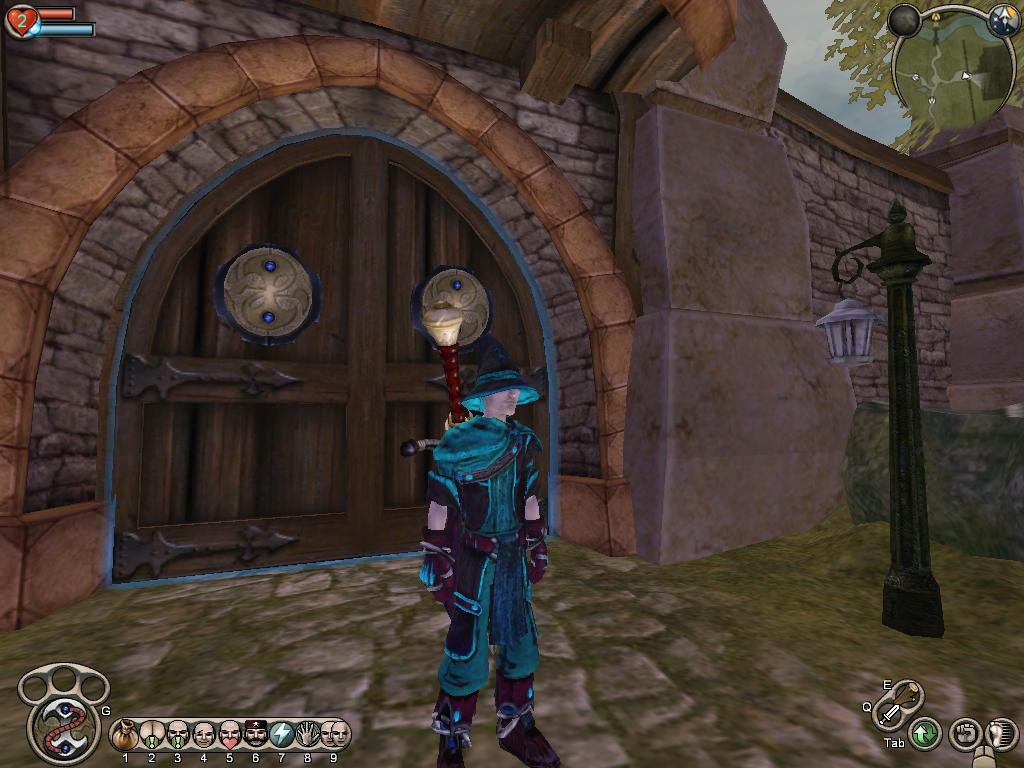Screen dimensions: 1024x768
Task: Click the green arrows swap button
Action: [925, 735]
